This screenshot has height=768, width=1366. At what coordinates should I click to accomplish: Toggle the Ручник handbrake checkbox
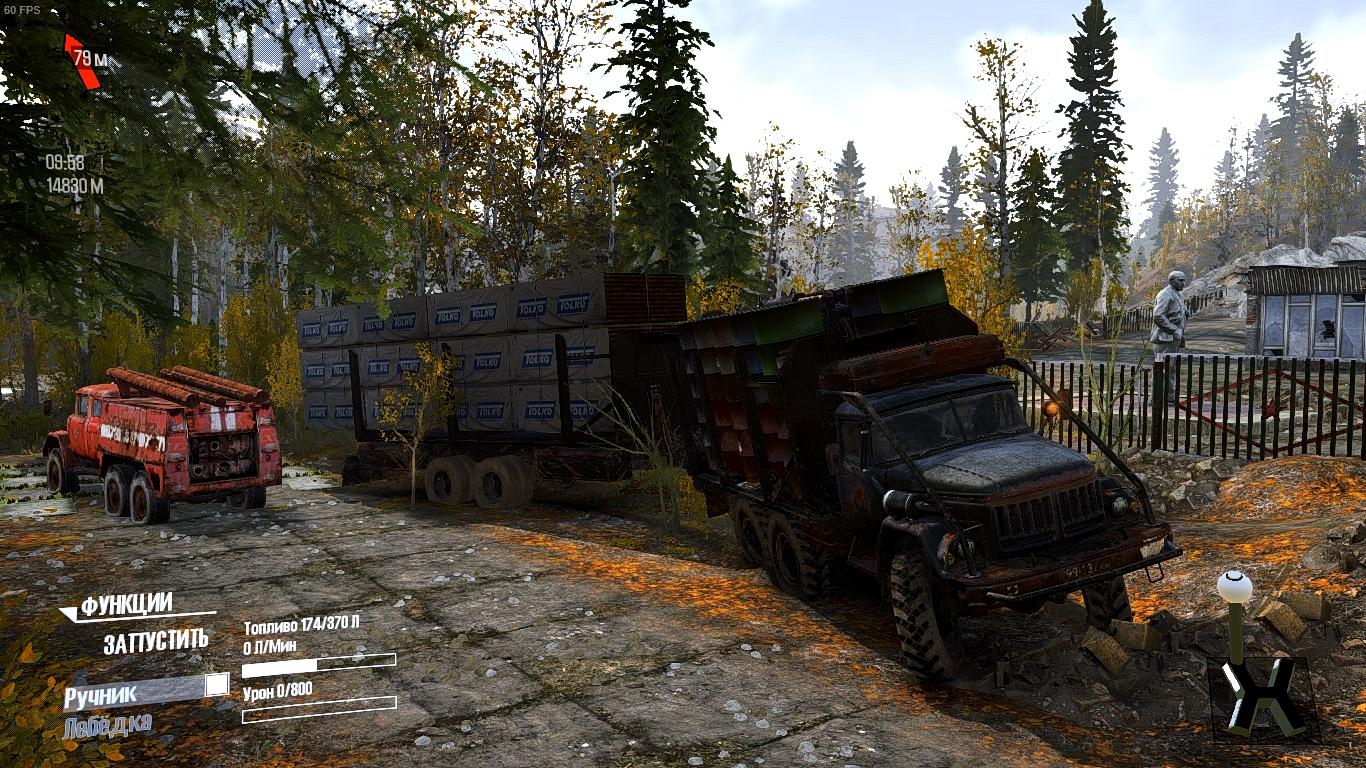pos(216,685)
